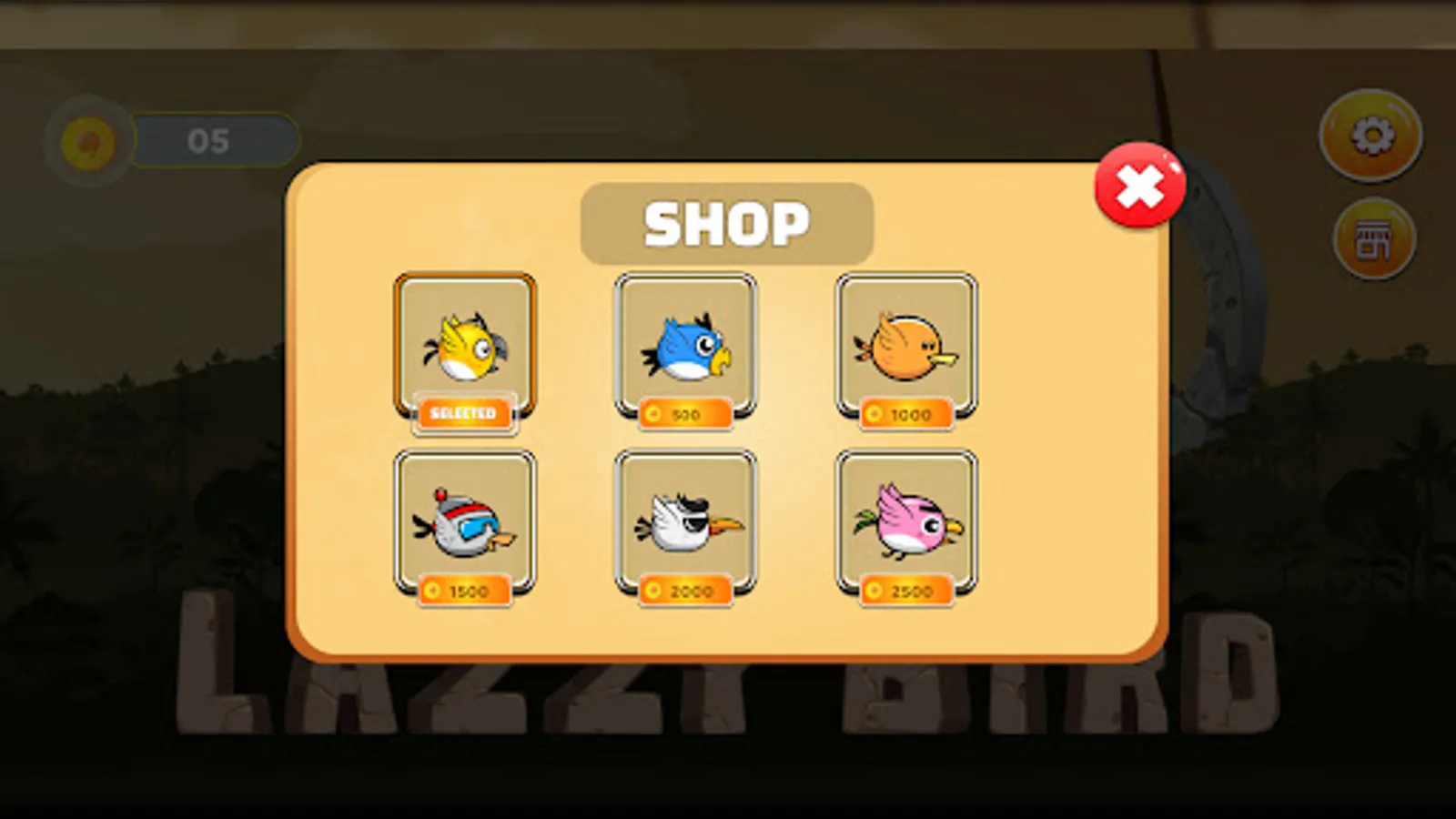
Task: Click the SELECTED badge under the yellow bird
Action: click(464, 413)
